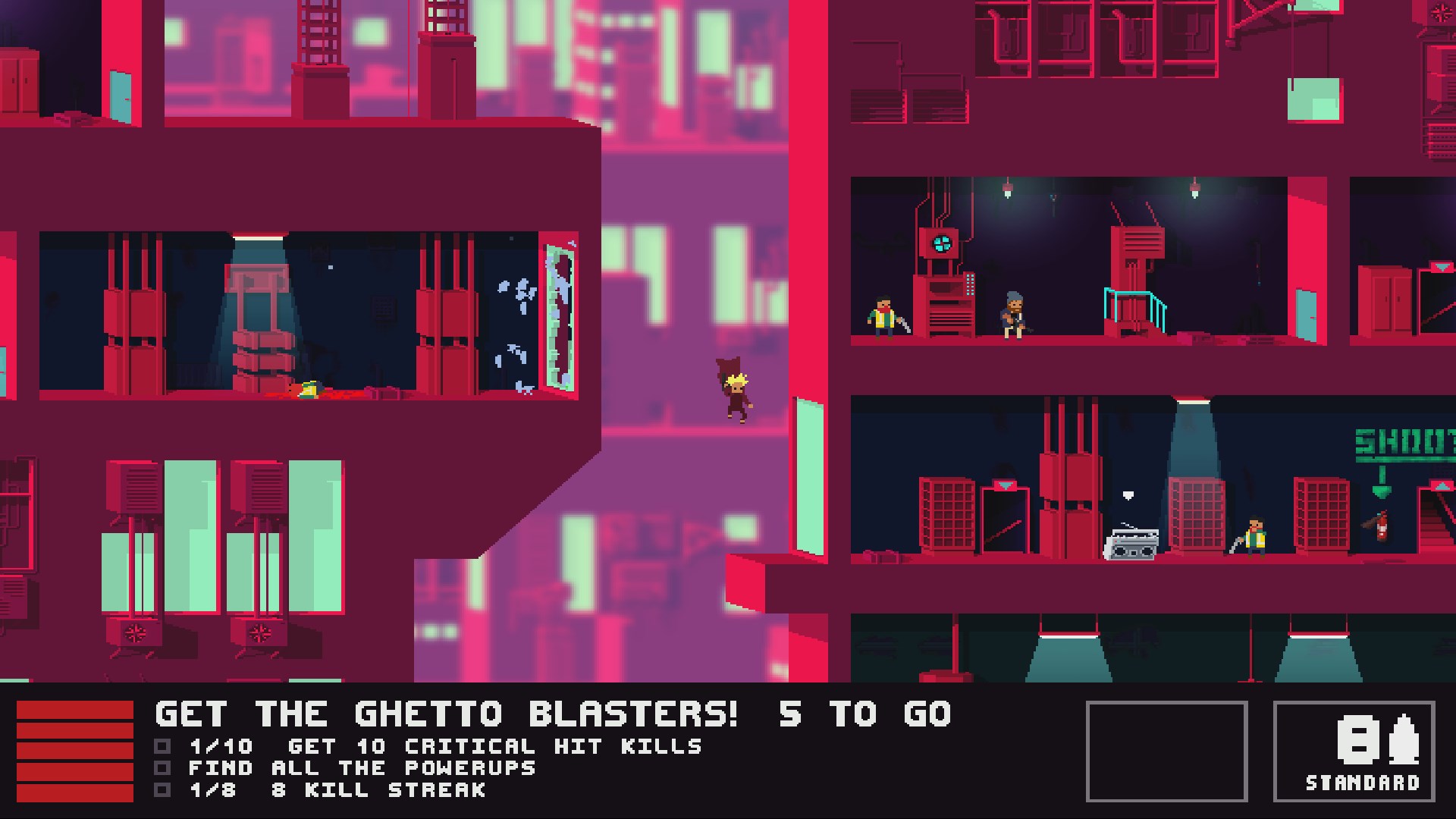
Task: Grab the hanging fire extinguisher pickup
Action: coord(1382,527)
